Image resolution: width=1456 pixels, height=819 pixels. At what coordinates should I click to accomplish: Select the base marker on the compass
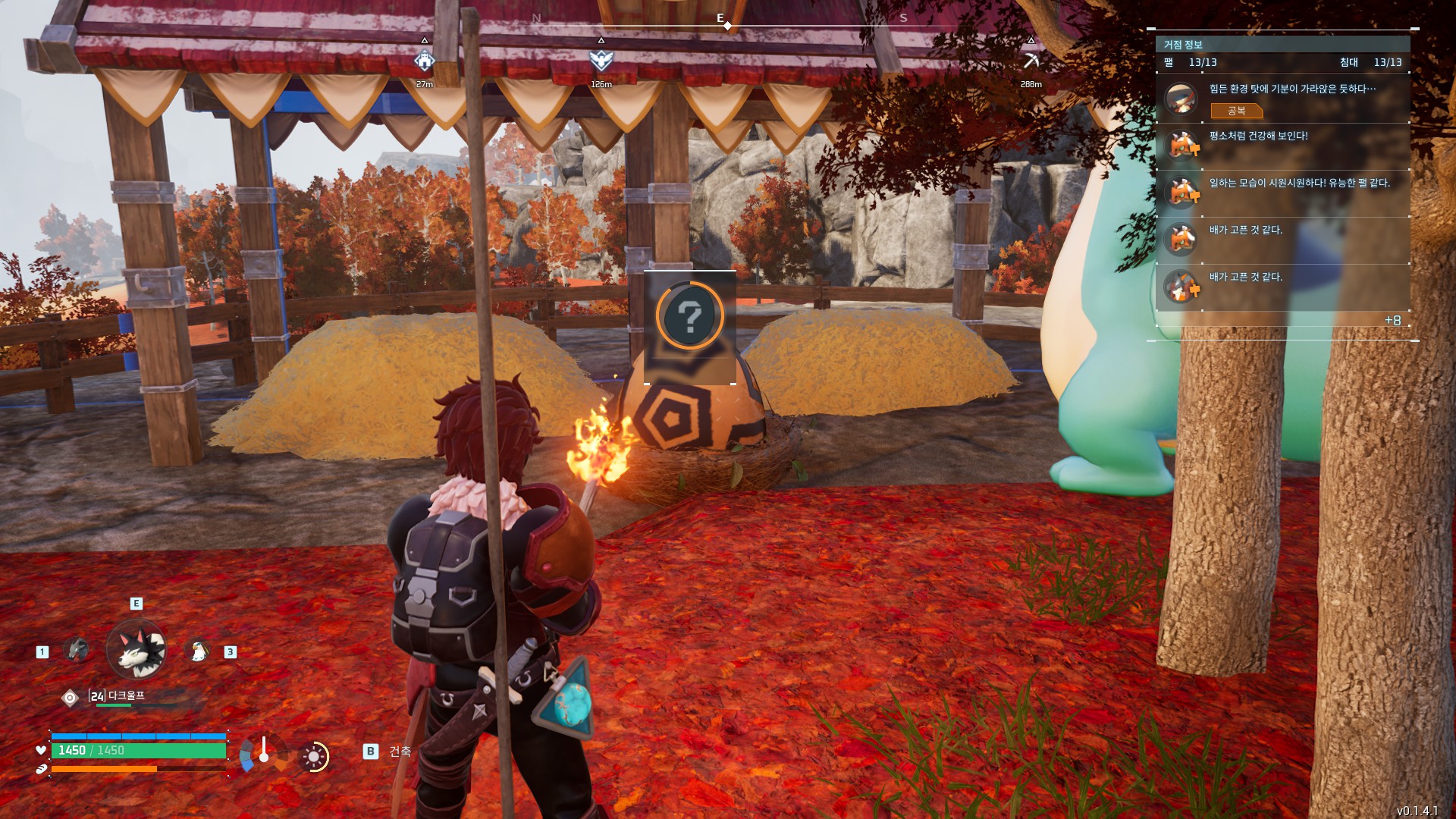[x=424, y=60]
